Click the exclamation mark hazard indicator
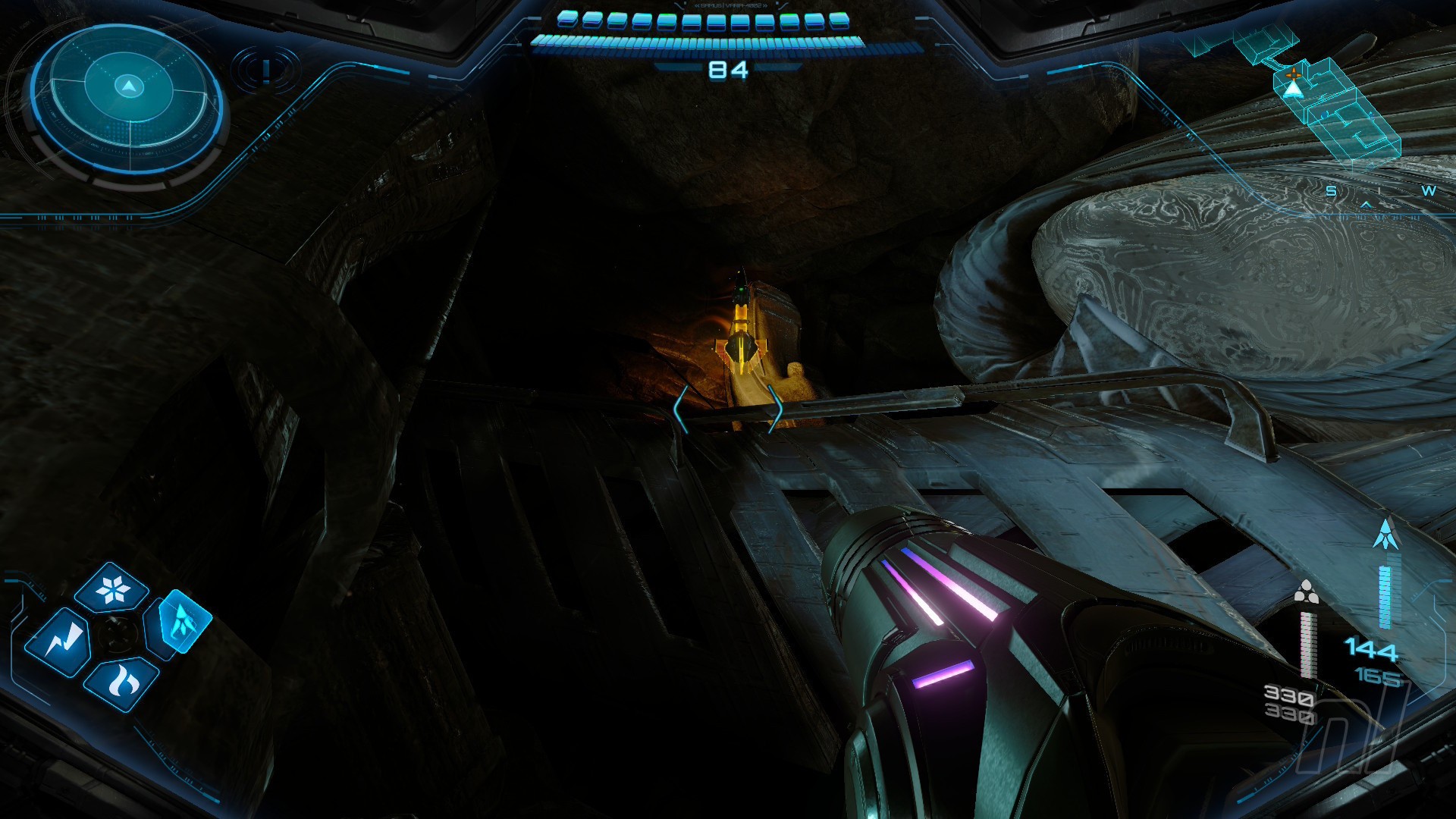The width and height of the screenshot is (1456, 819). 265,71
